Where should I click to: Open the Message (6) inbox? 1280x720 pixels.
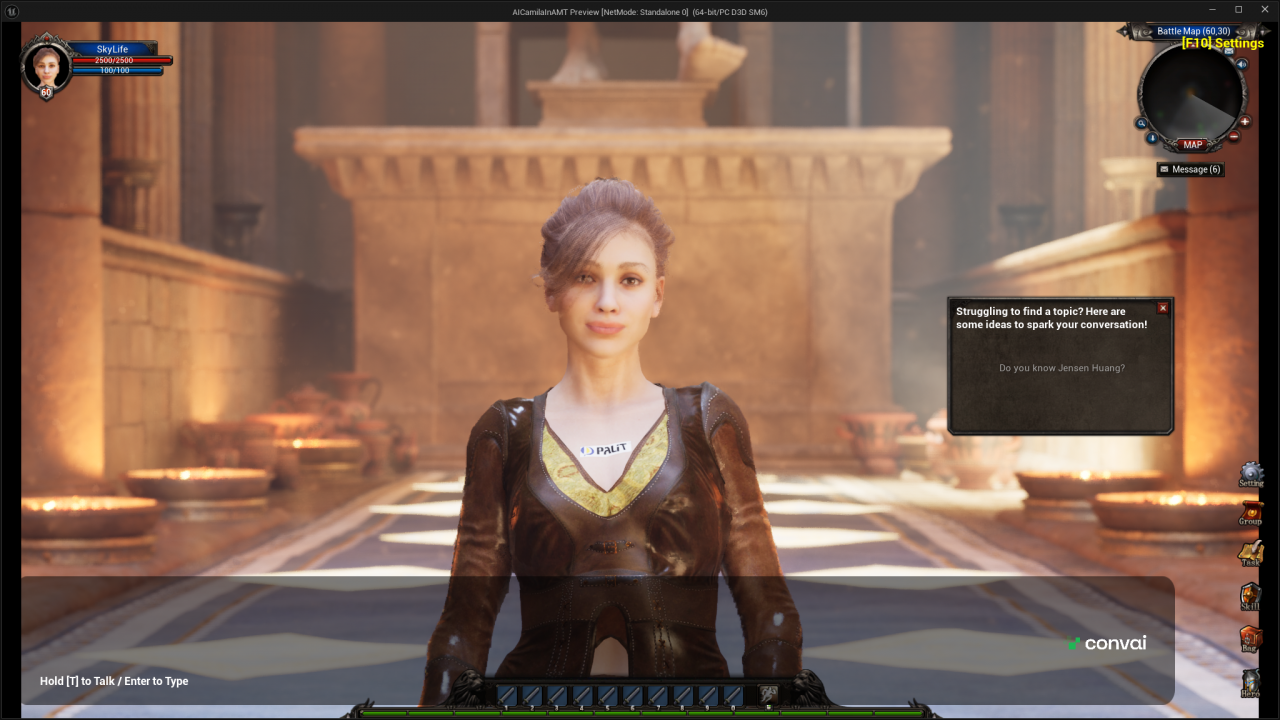(1190, 169)
